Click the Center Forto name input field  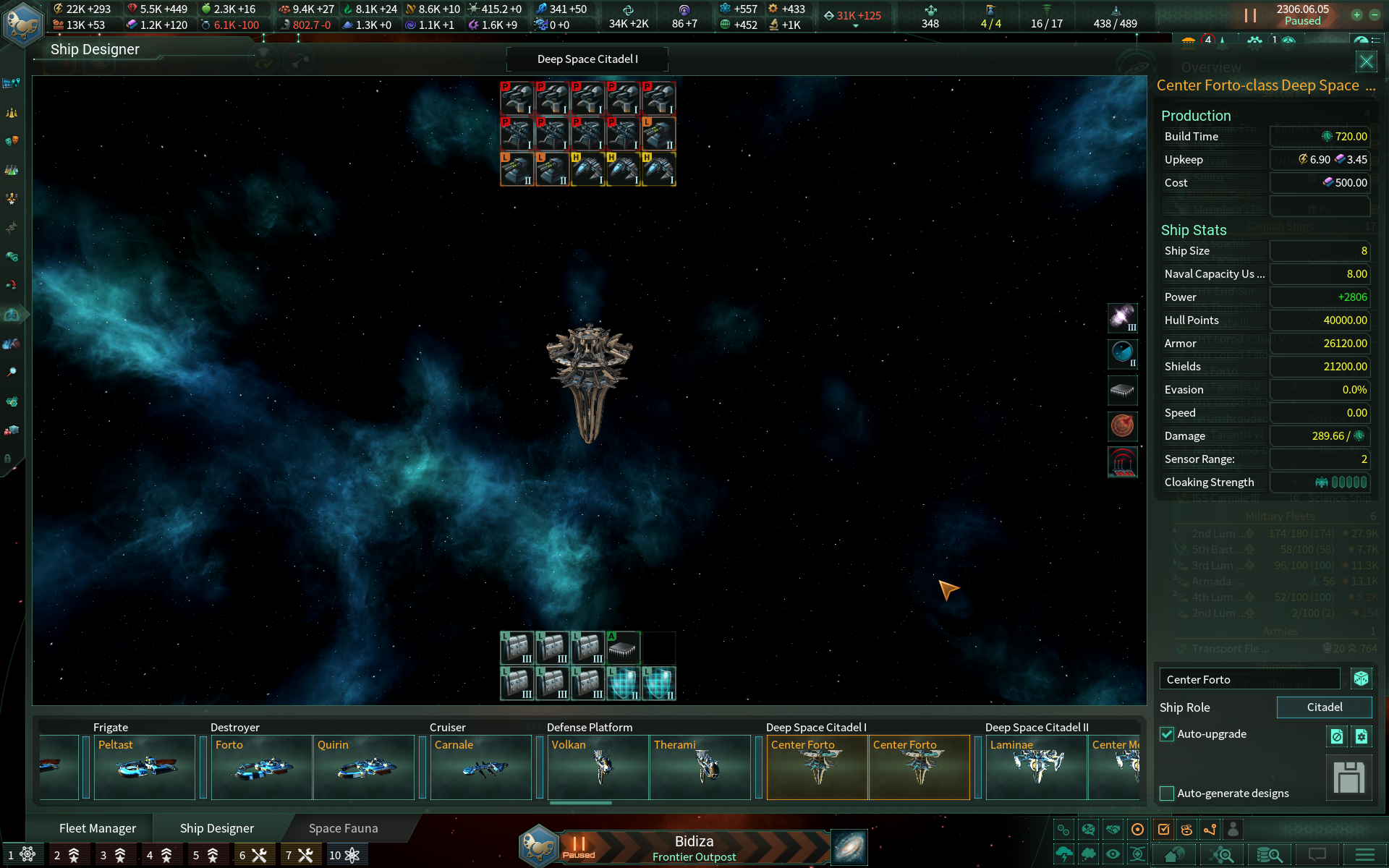click(1249, 678)
